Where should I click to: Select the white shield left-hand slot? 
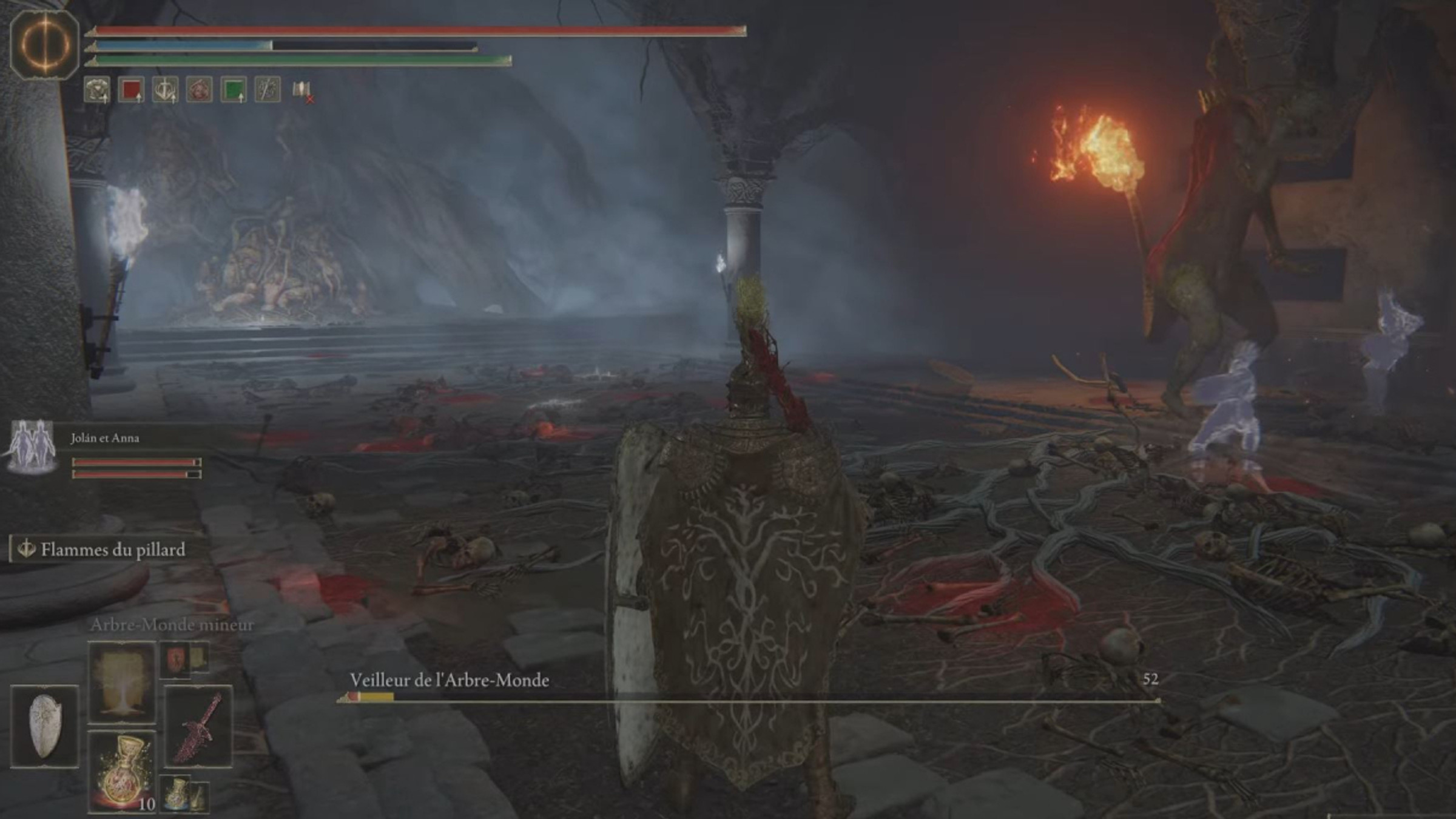point(45,726)
